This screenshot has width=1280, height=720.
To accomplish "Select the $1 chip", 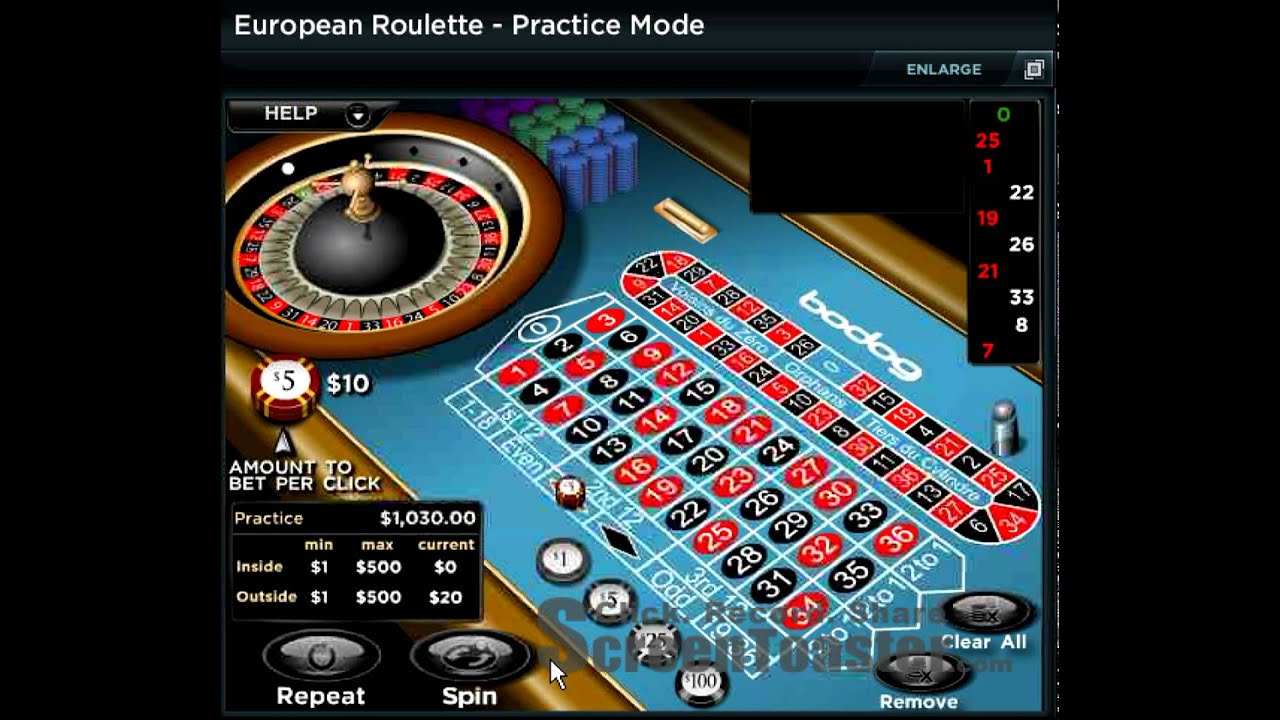I will 562,559.
